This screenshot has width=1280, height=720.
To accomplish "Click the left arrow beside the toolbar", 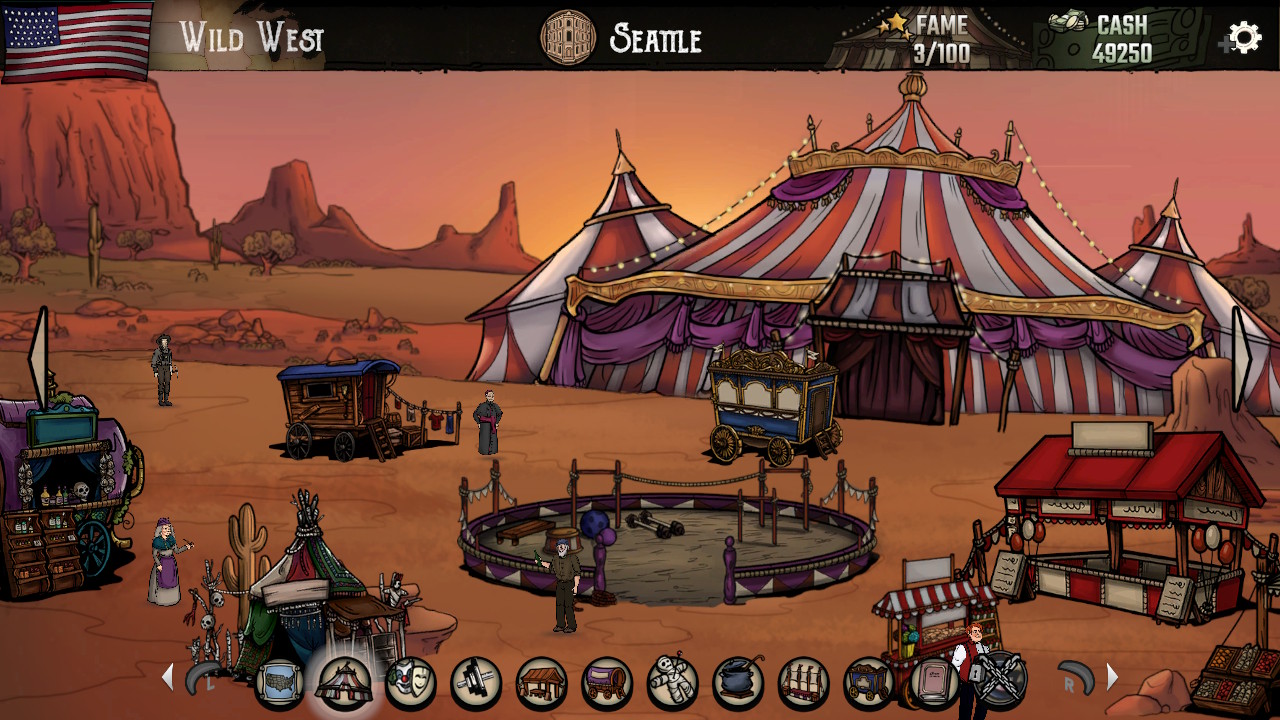I will [168, 677].
